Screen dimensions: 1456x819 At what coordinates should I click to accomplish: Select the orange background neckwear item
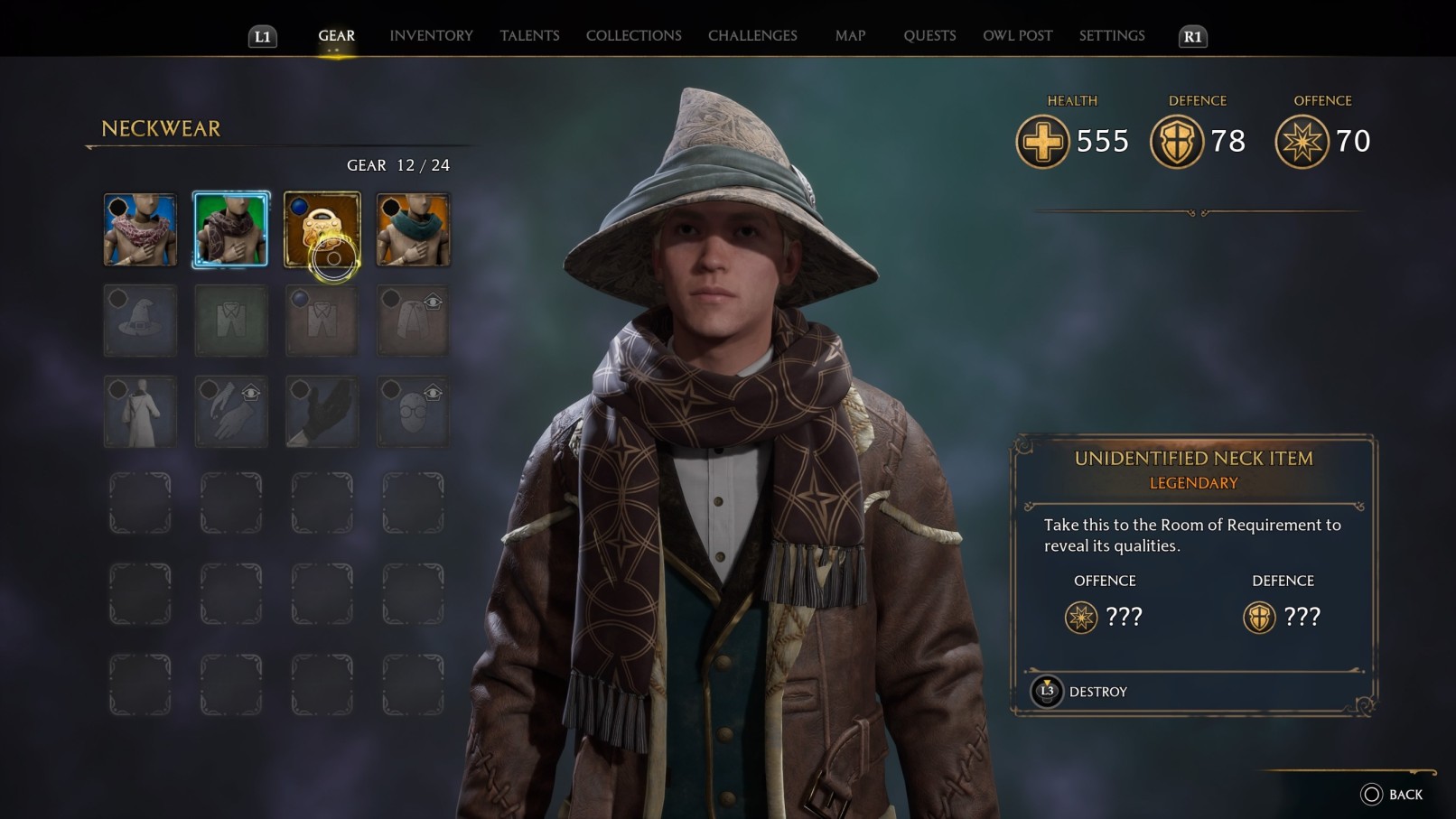point(413,229)
